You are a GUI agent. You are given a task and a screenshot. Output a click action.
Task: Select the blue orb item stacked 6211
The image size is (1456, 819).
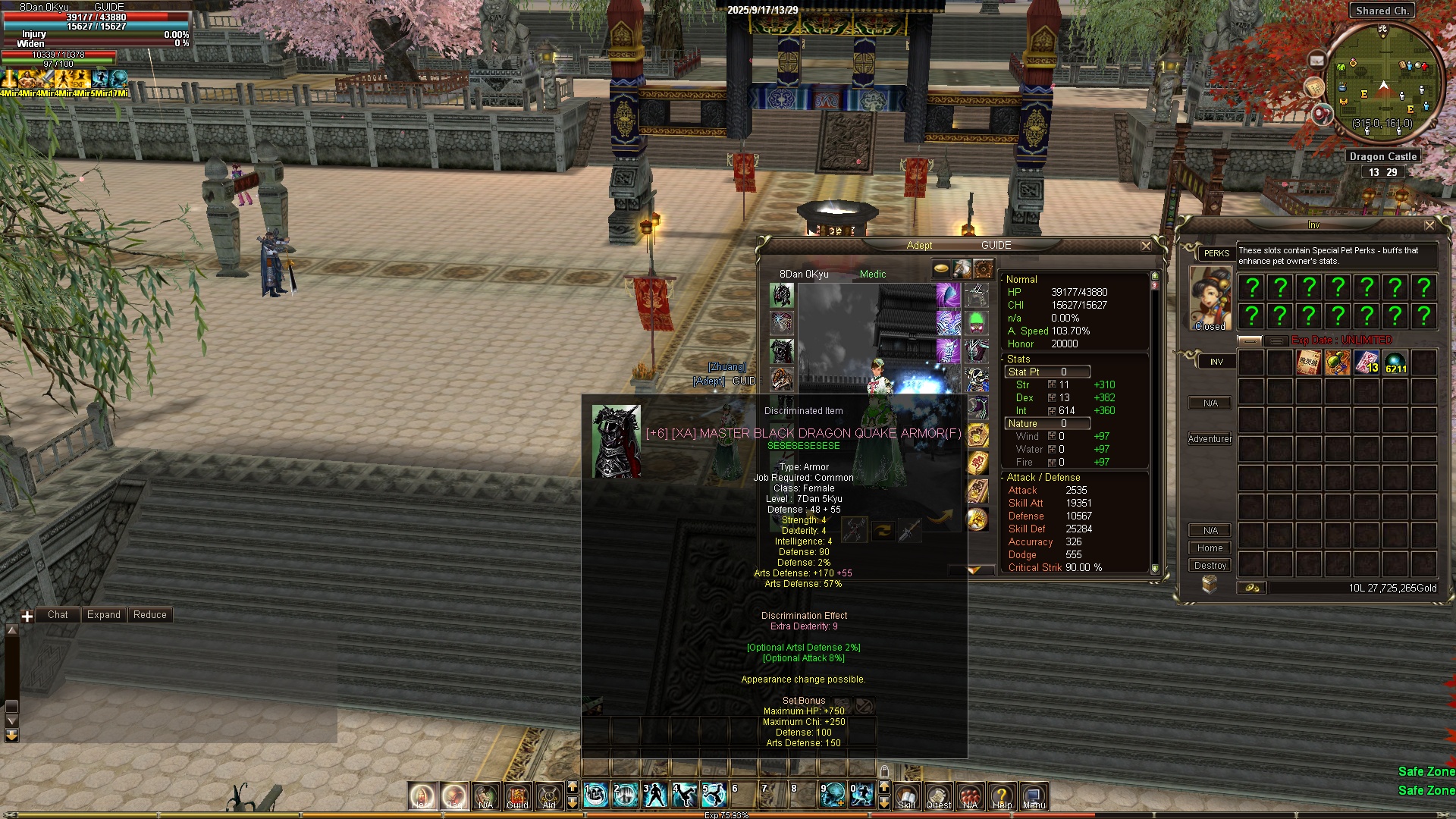[x=1395, y=362]
